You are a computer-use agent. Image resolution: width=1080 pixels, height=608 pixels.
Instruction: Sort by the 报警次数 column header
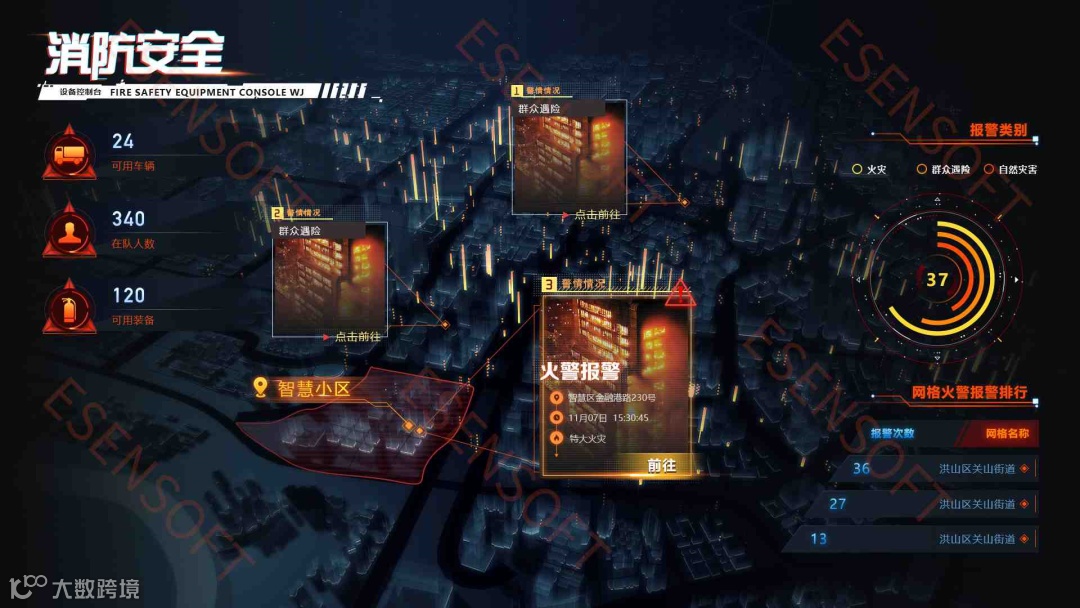coord(891,434)
